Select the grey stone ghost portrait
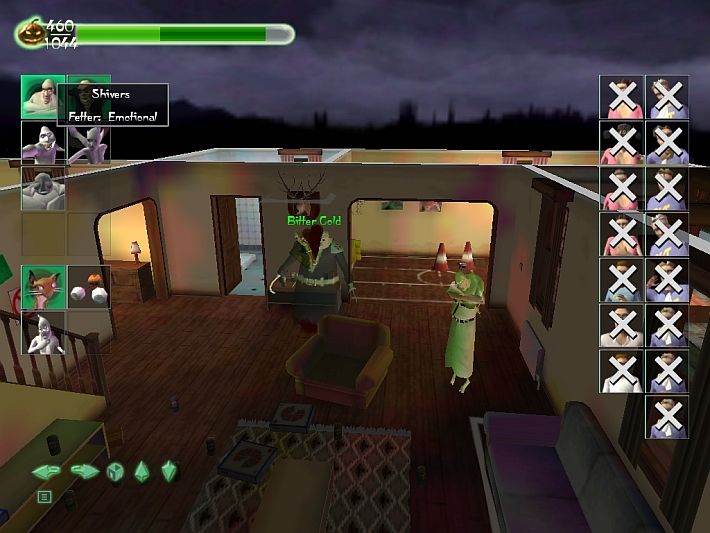This screenshot has height=533, width=710. coord(43,187)
